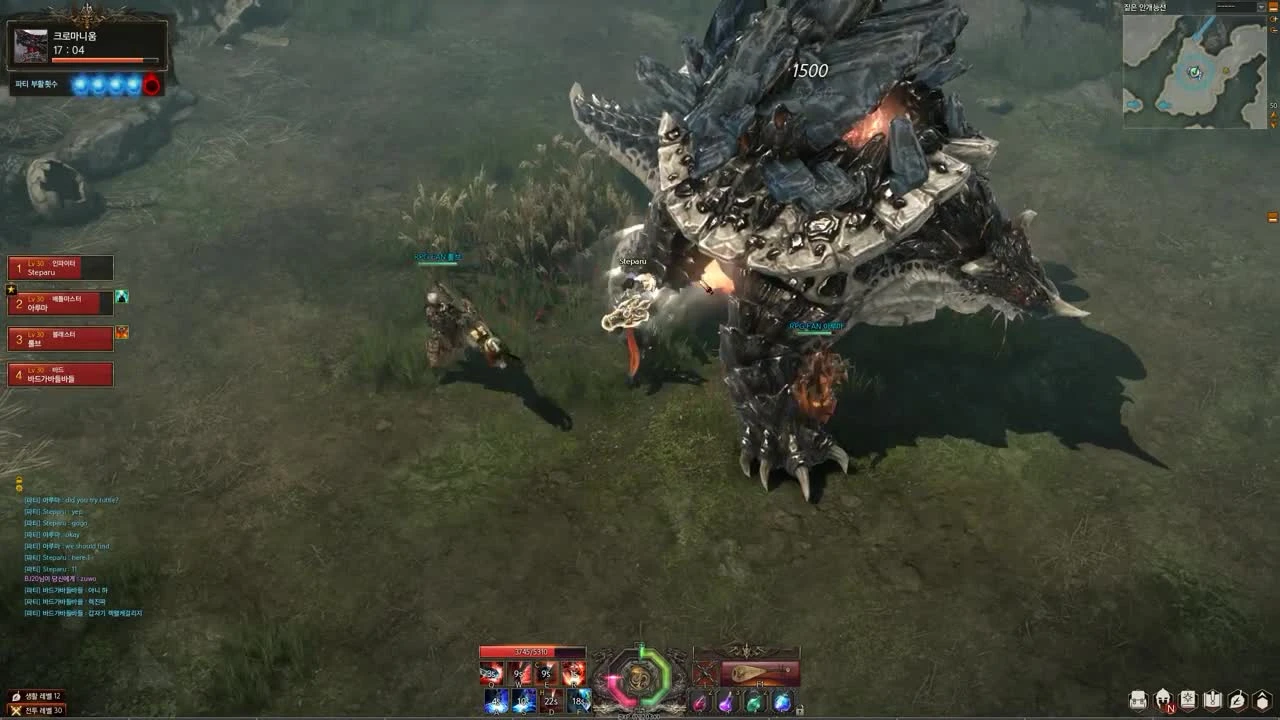Open the skill codex book icon
This screenshot has height=720, width=1280.
click(x=1188, y=699)
